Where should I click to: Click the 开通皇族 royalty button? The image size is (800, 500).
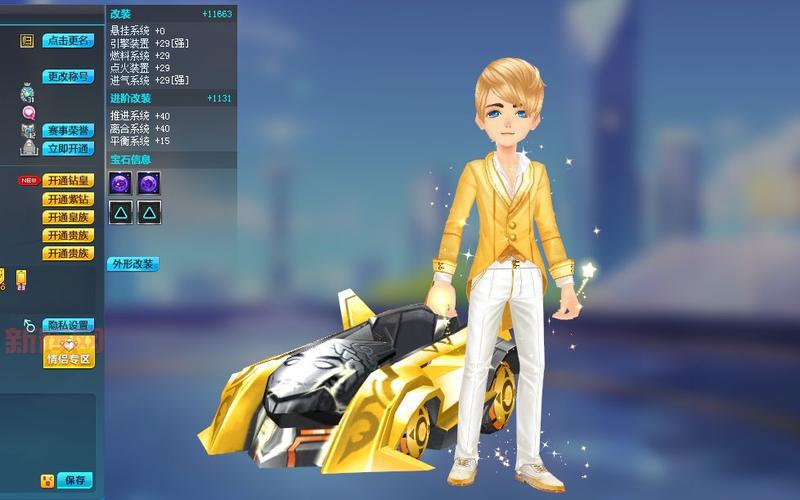pyautogui.click(x=68, y=217)
